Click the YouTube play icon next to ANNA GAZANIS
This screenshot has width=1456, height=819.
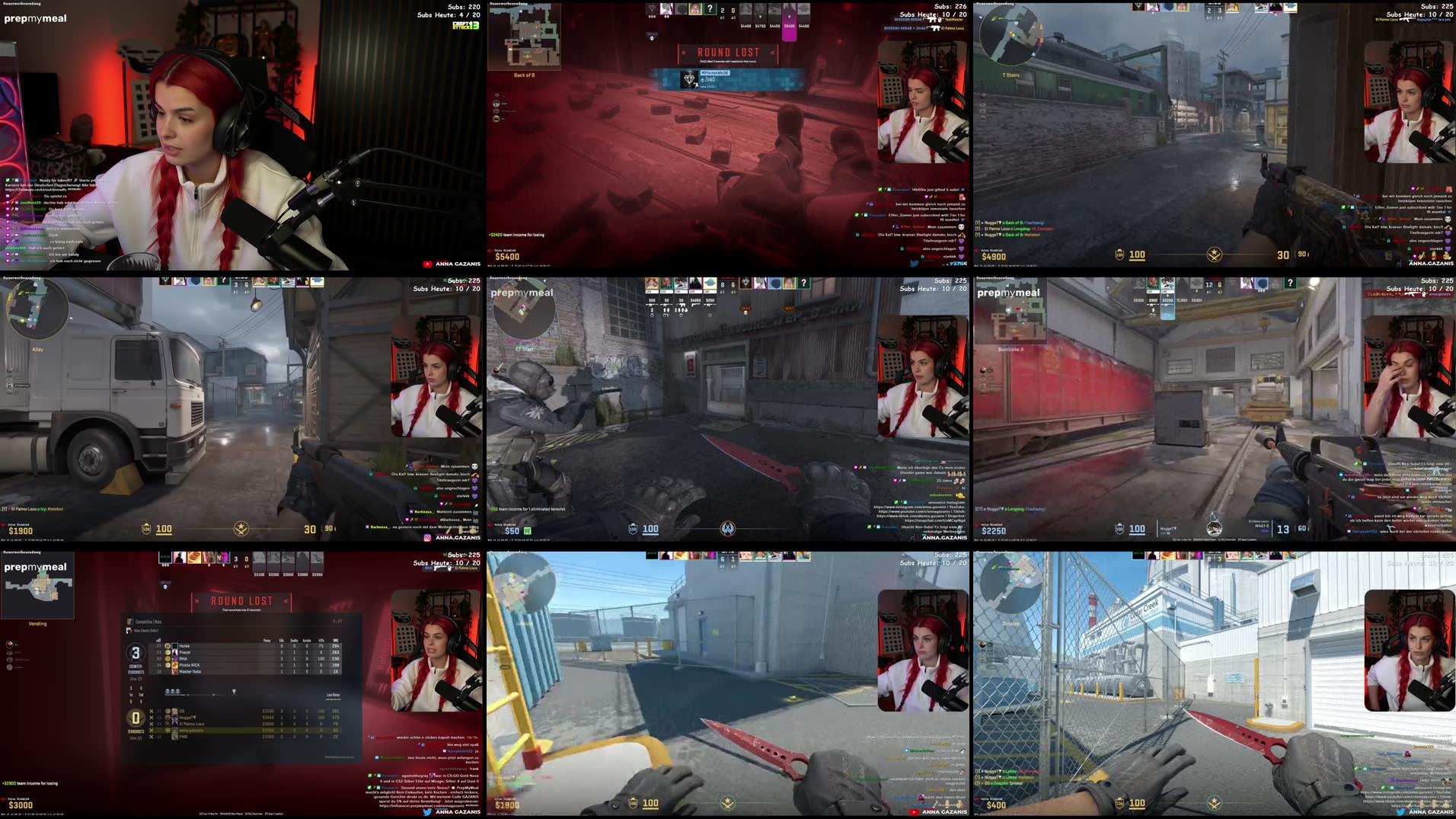click(427, 264)
